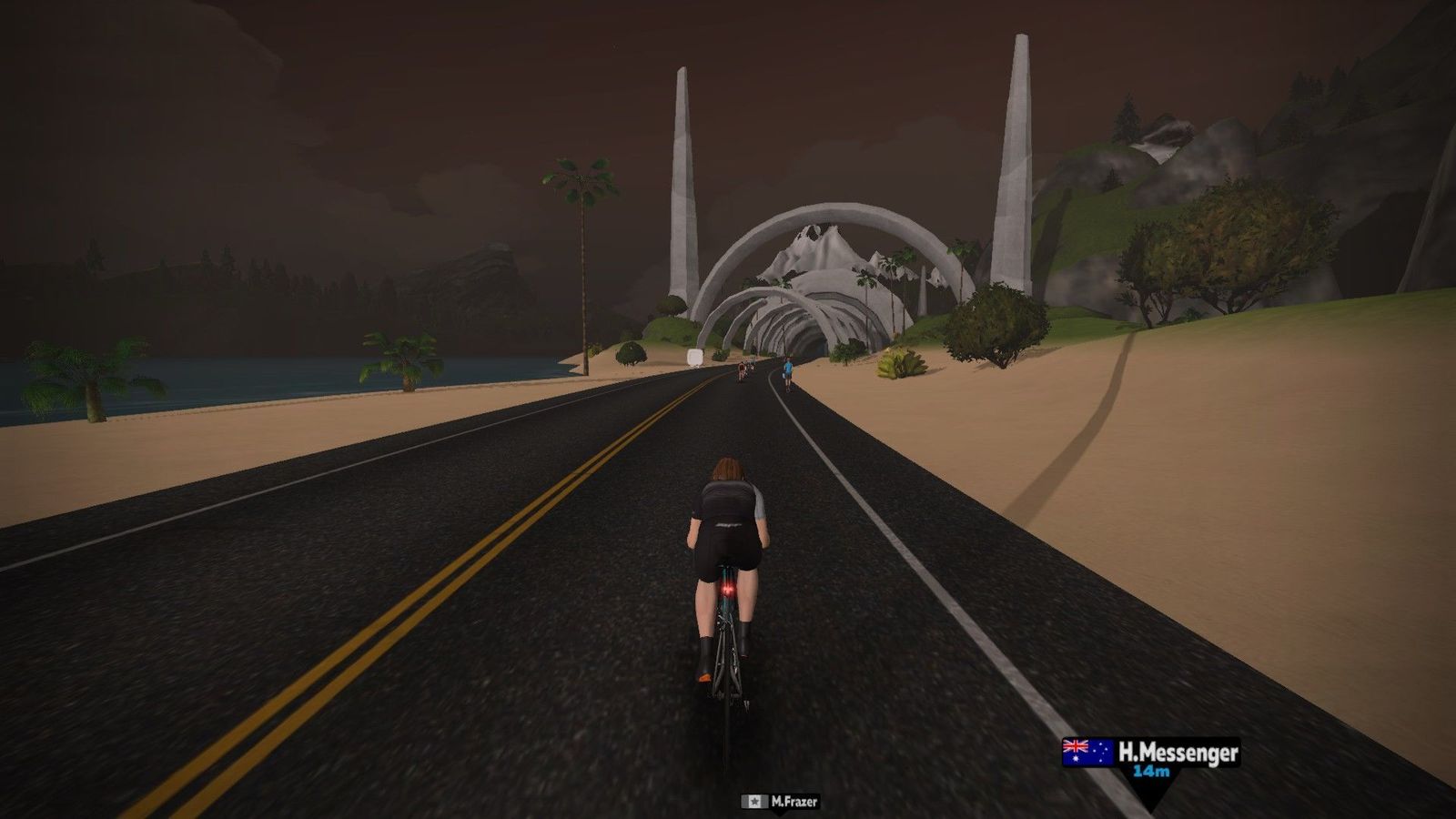Click the M.Frazer rider name label
Viewport: 1456px width, 819px height.
click(780, 802)
